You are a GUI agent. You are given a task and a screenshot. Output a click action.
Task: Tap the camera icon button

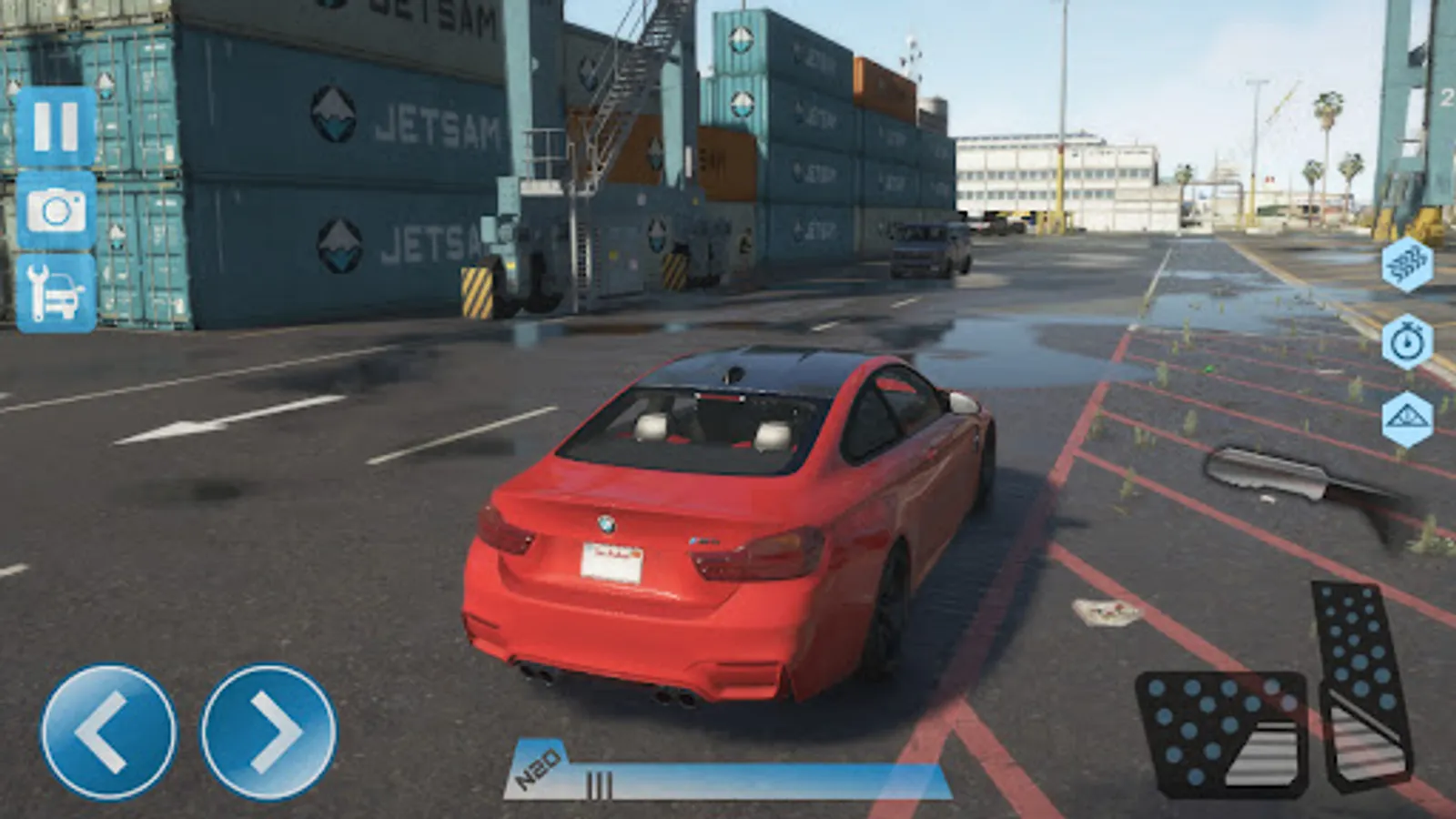pos(56,211)
